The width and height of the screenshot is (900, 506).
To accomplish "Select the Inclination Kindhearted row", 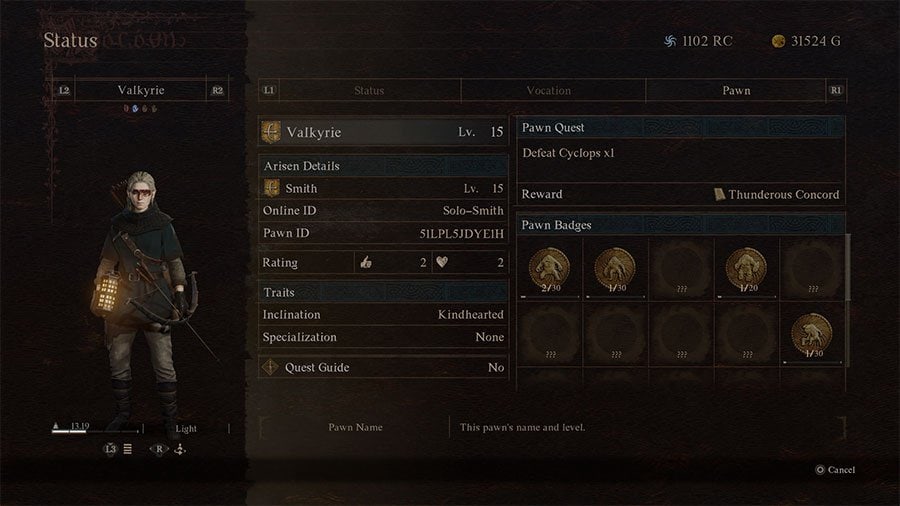I will pyautogui.click(x=383, y=314).
